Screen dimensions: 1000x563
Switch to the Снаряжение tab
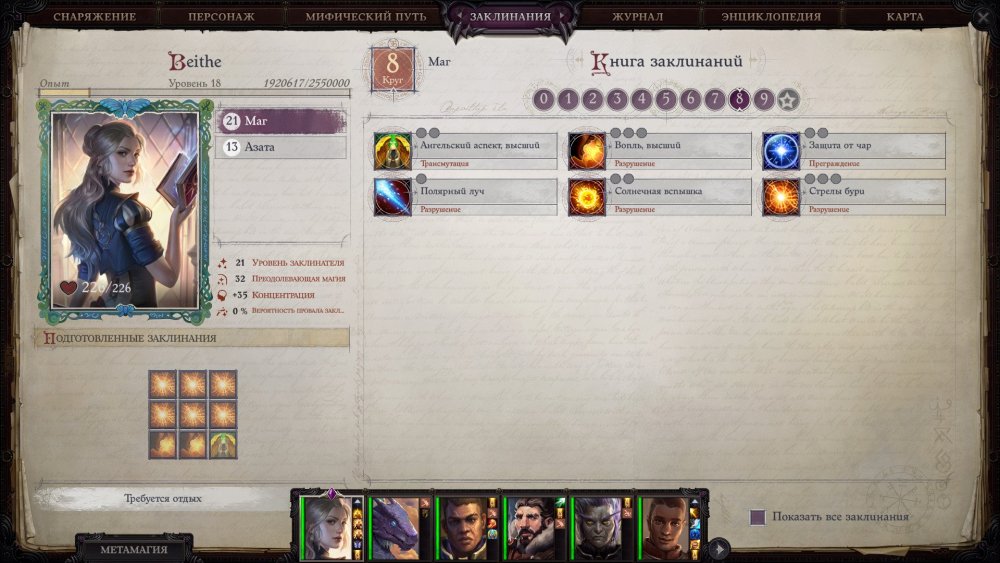[x=94, y=17]
